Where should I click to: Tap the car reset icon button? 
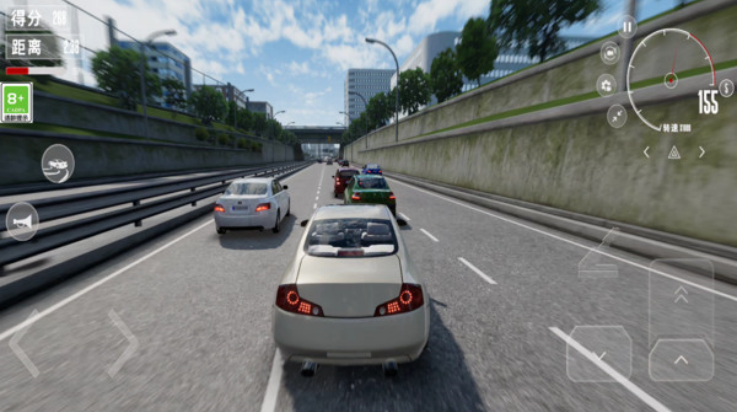tap(57, 163)
